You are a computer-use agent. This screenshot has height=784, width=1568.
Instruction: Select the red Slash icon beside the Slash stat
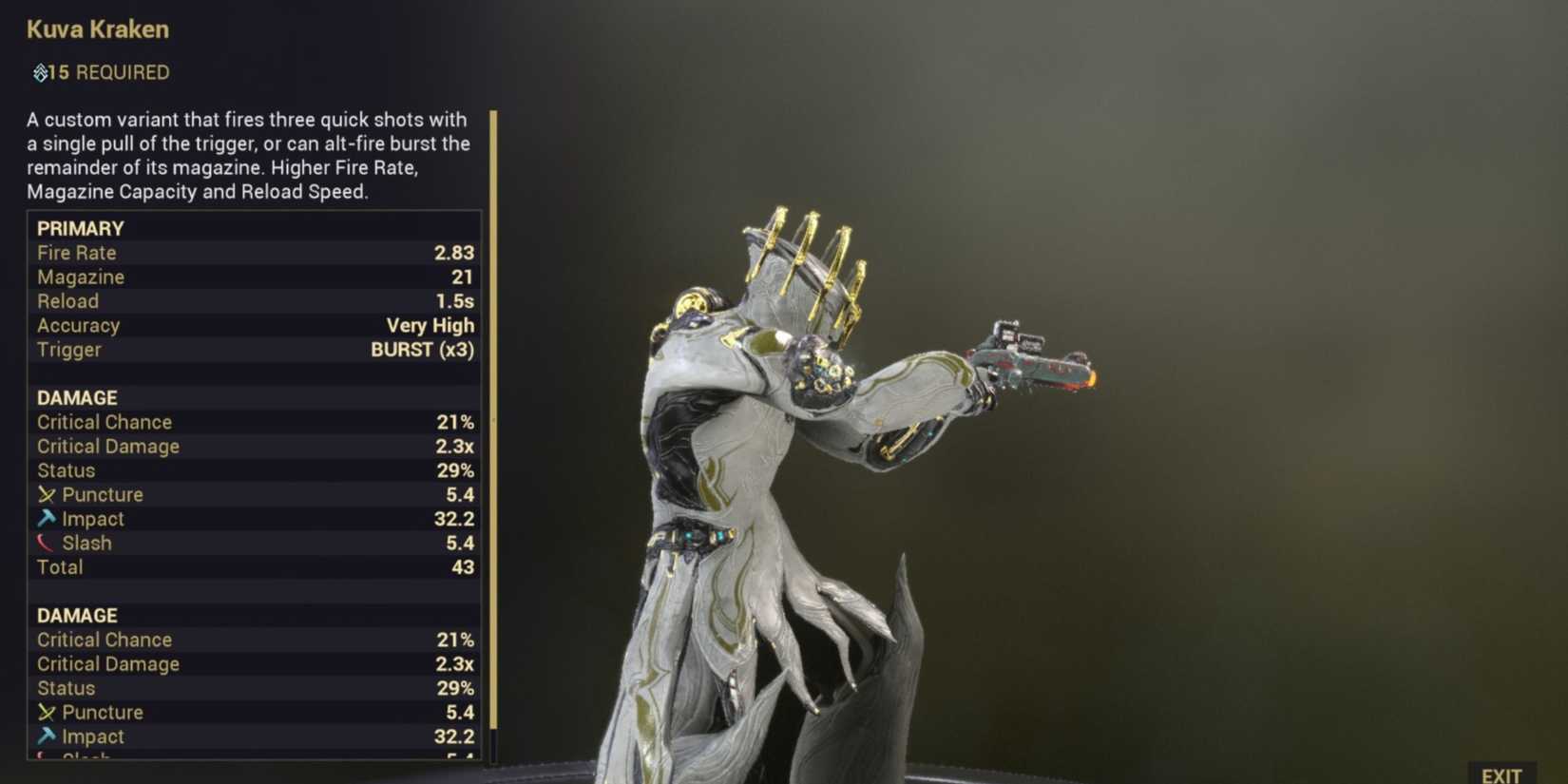44,542
